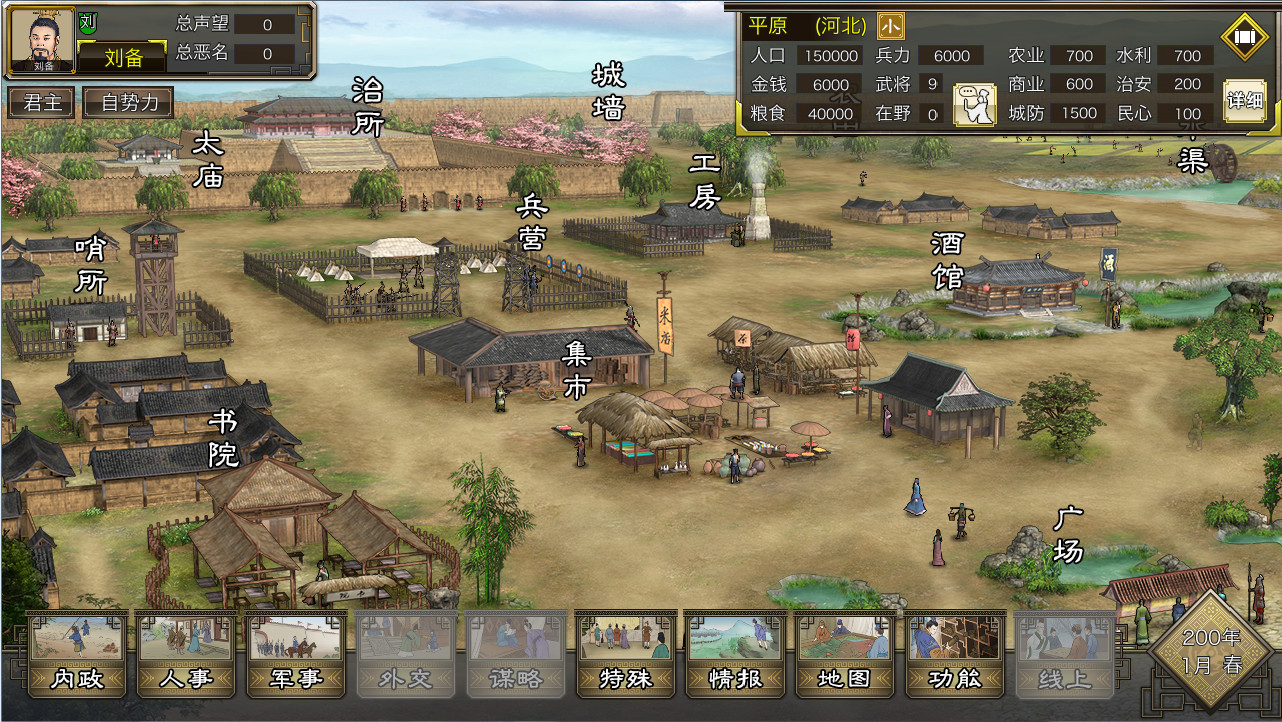Open the 特殊 special commands menu
Image resolution: width=1282 pixels, height=722 pixels.
point(626,653)
